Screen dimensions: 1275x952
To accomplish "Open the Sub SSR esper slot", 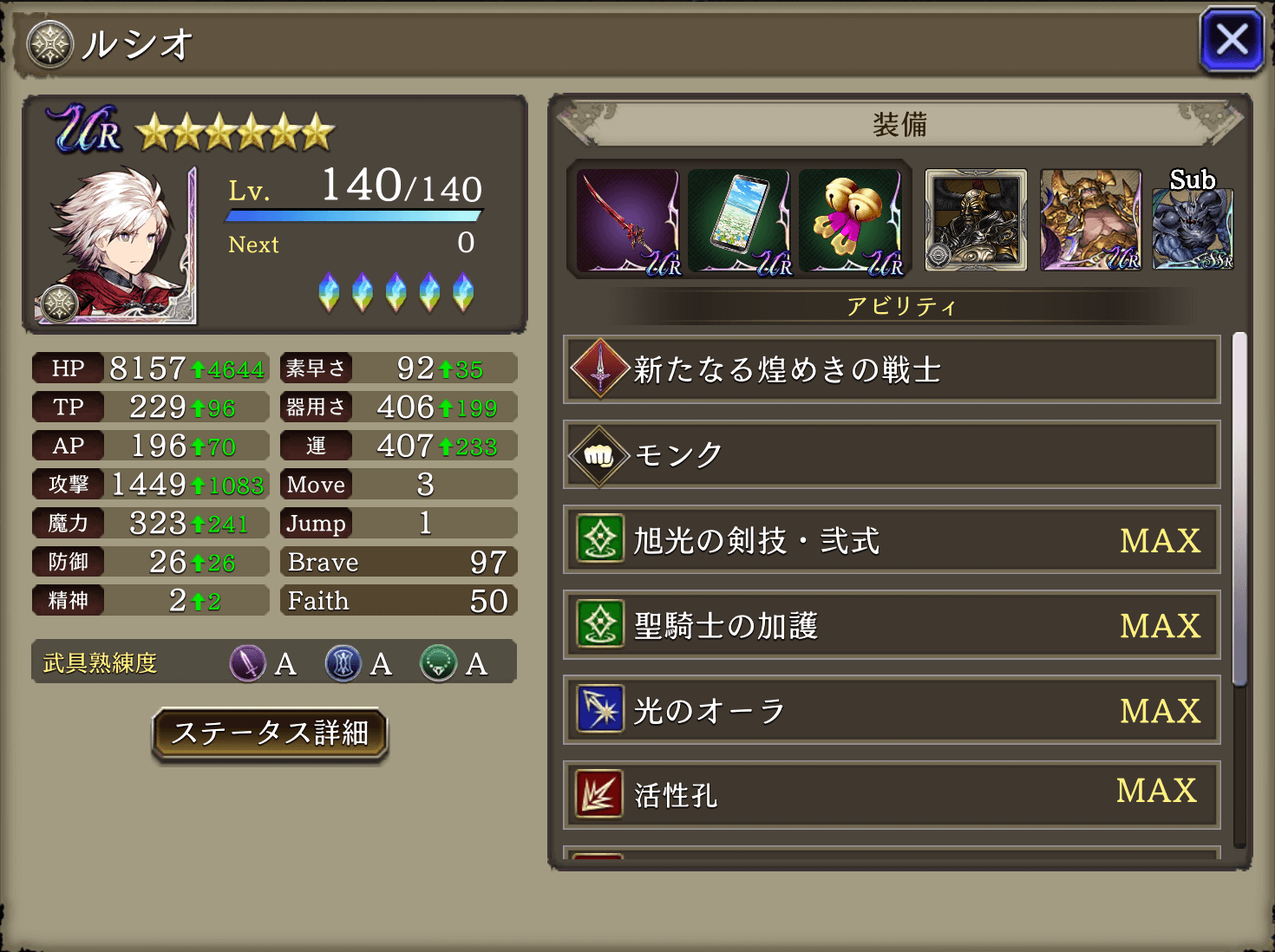I will [1193, 227].
